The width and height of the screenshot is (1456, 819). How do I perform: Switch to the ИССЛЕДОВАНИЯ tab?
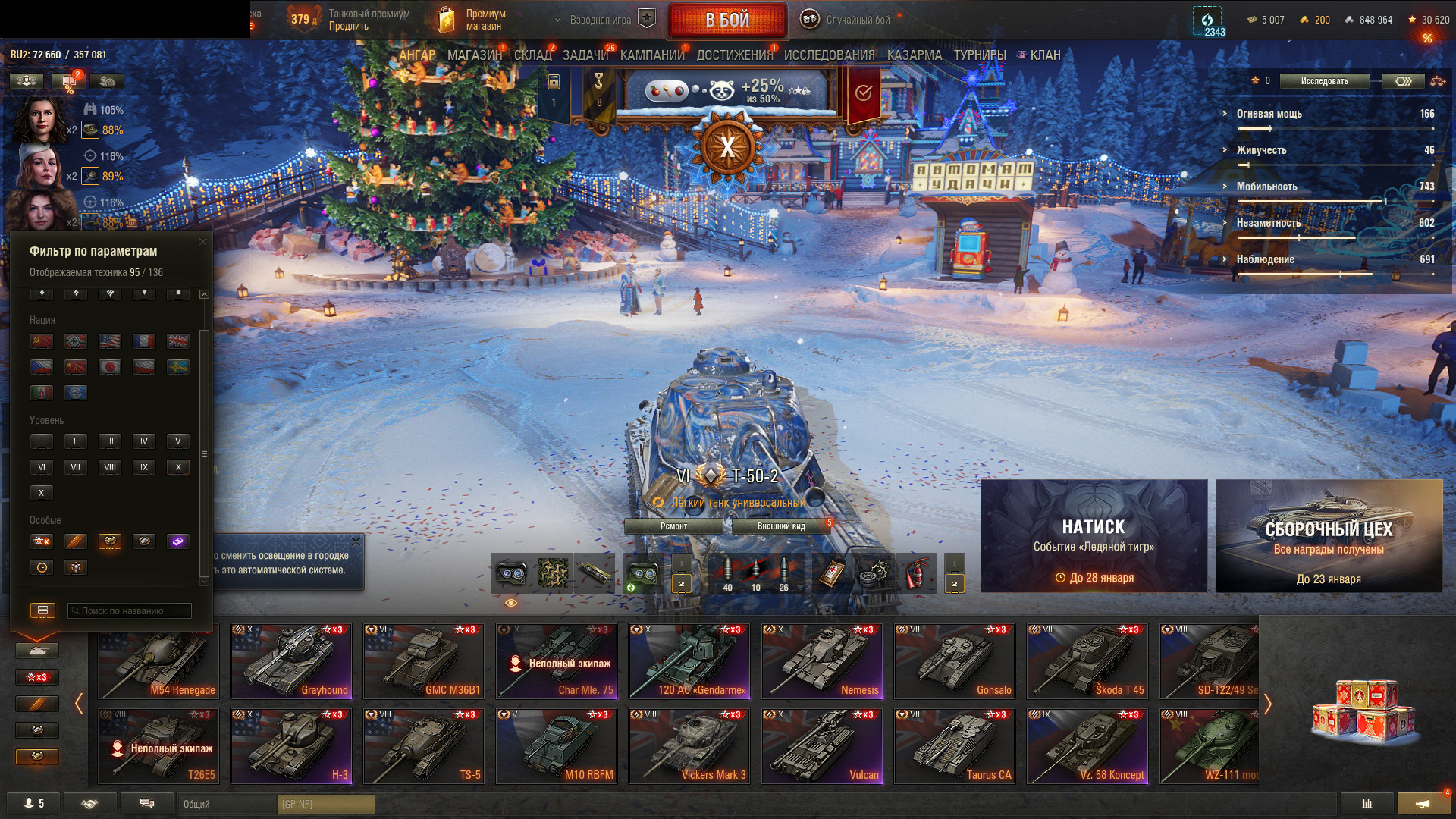coord(829,55)
